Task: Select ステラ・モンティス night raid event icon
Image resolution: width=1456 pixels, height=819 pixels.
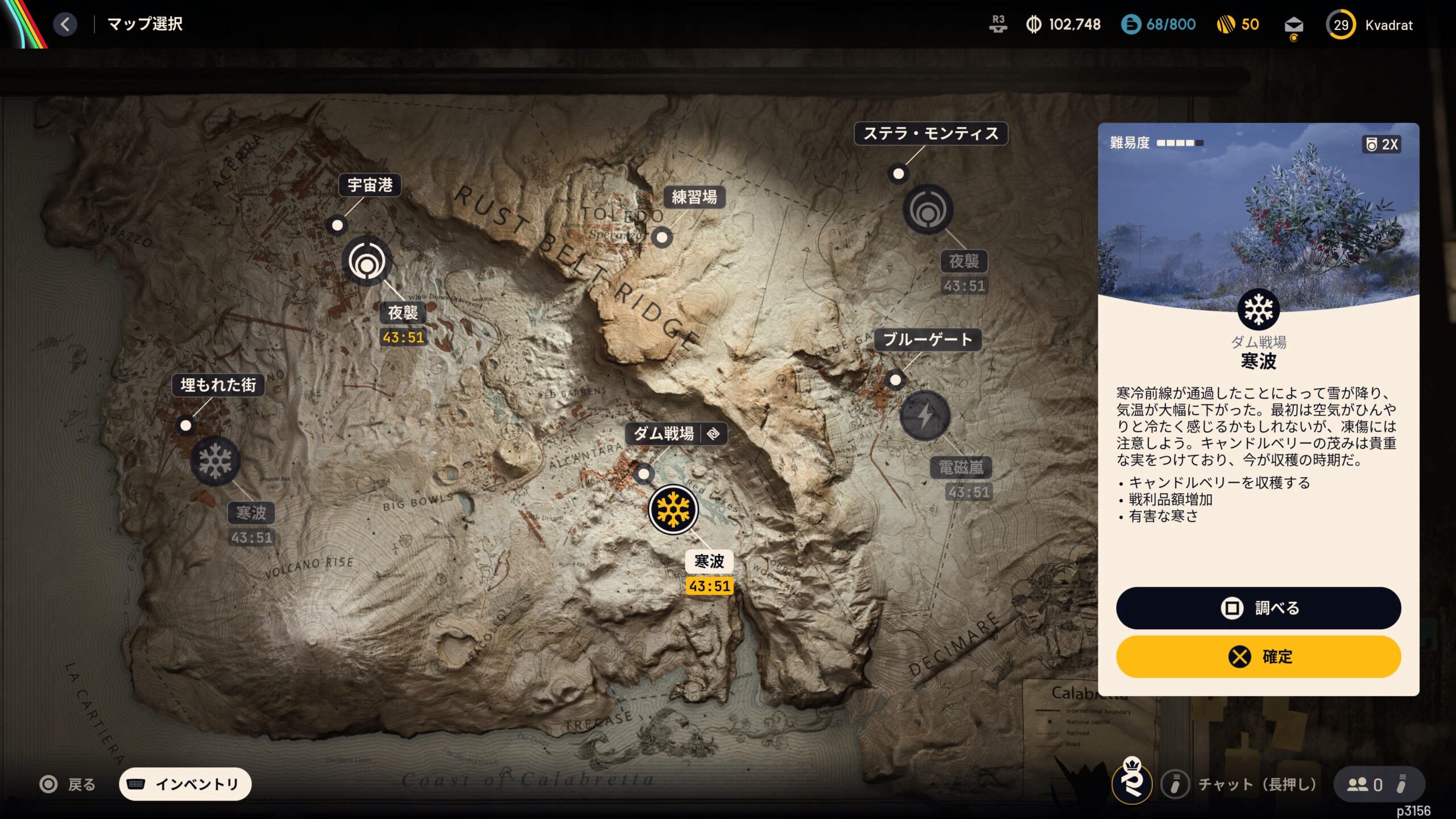Action: [x=928, y=209]
